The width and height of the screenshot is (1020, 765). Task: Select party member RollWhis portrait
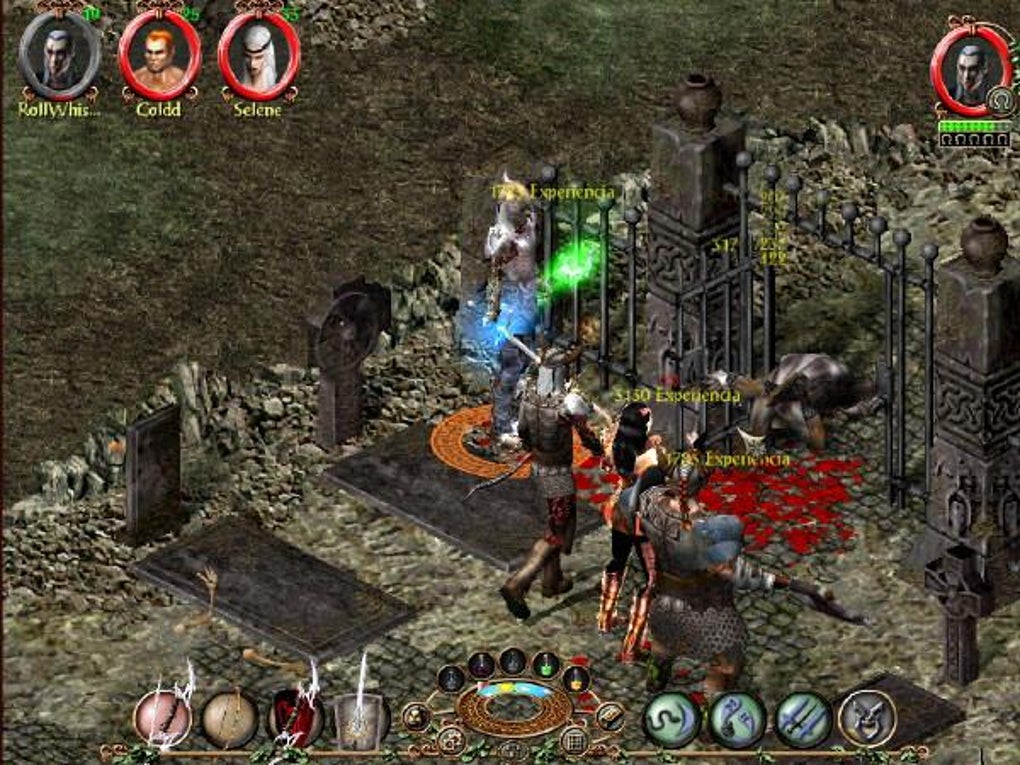(59, 55)
